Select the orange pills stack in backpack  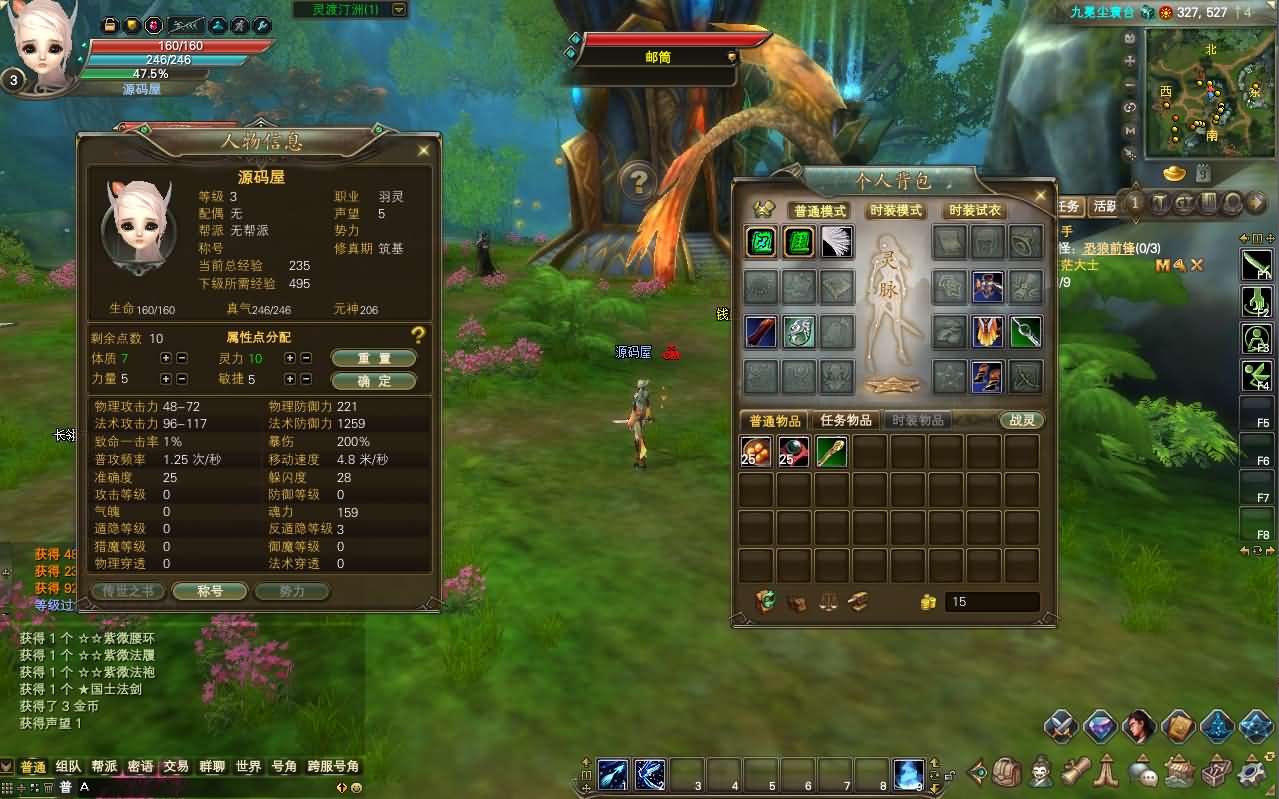click(756, 452)
